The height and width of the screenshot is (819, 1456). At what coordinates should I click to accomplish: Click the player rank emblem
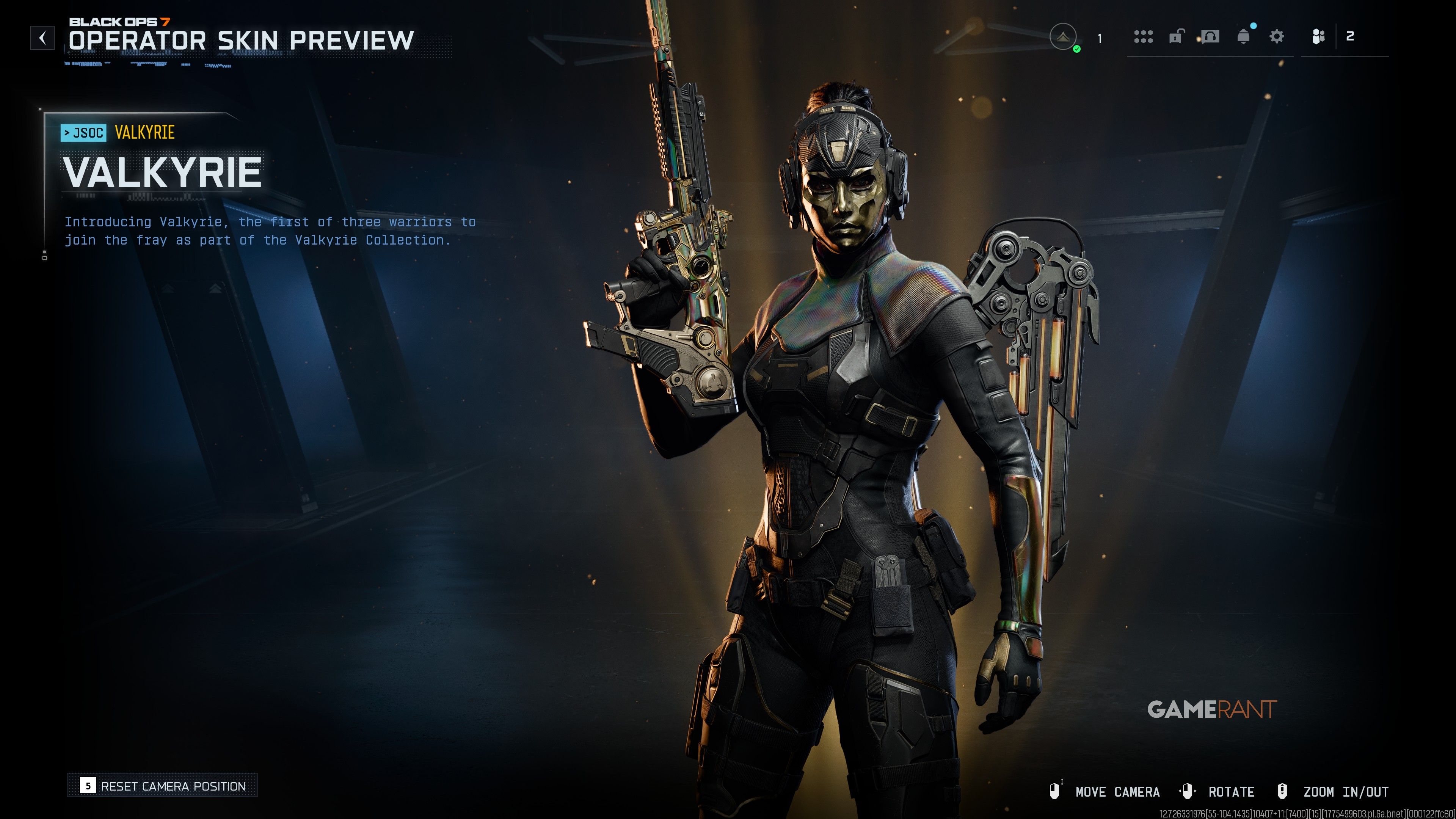[1062, 37]
